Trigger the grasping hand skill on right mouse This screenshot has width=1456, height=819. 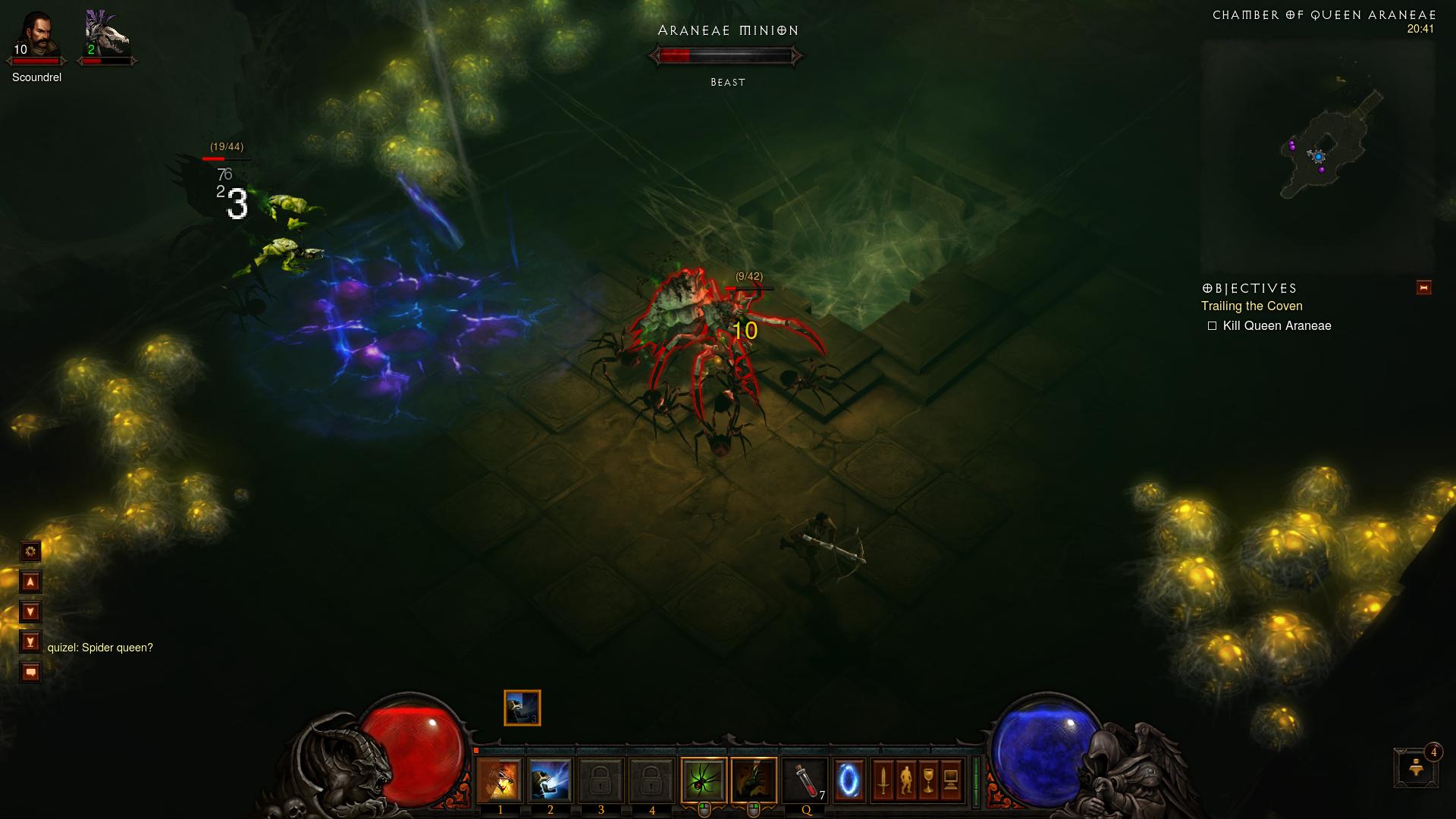[754, 780]
